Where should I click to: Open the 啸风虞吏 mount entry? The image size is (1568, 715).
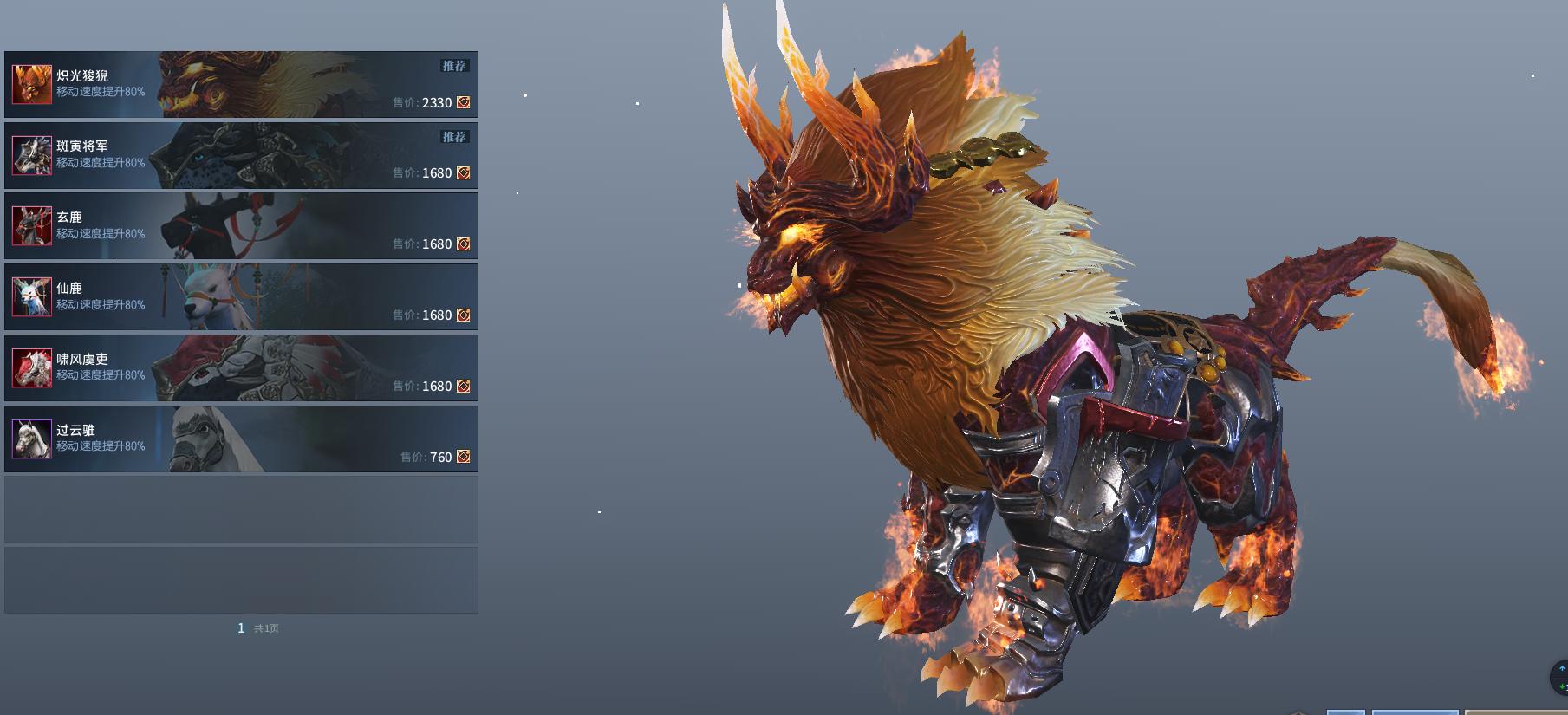241,368
